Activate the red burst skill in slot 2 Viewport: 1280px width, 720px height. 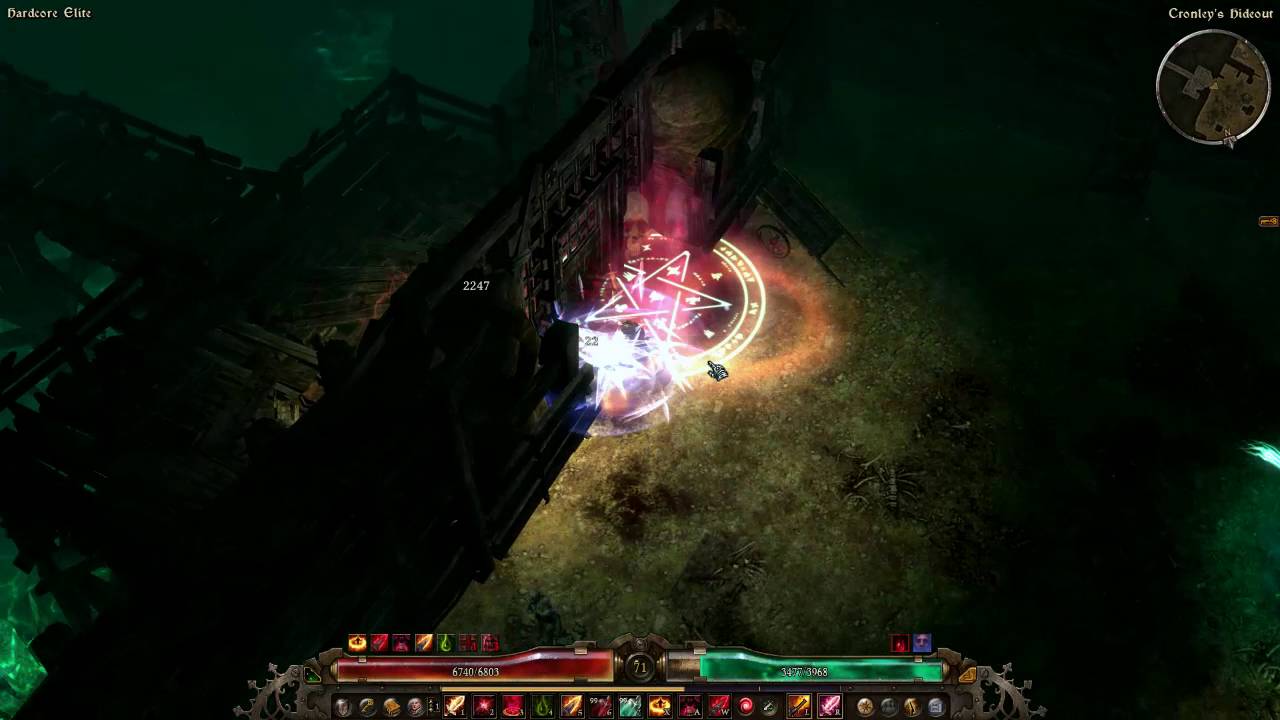click(484, 707)
